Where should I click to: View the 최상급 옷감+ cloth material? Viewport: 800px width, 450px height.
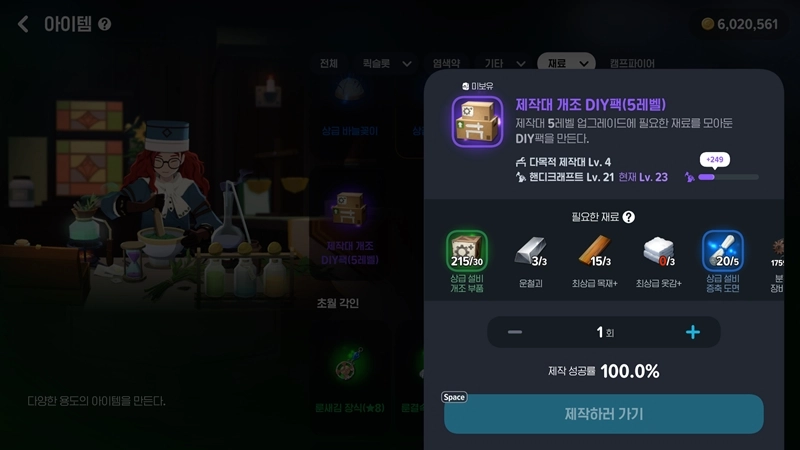657,253
